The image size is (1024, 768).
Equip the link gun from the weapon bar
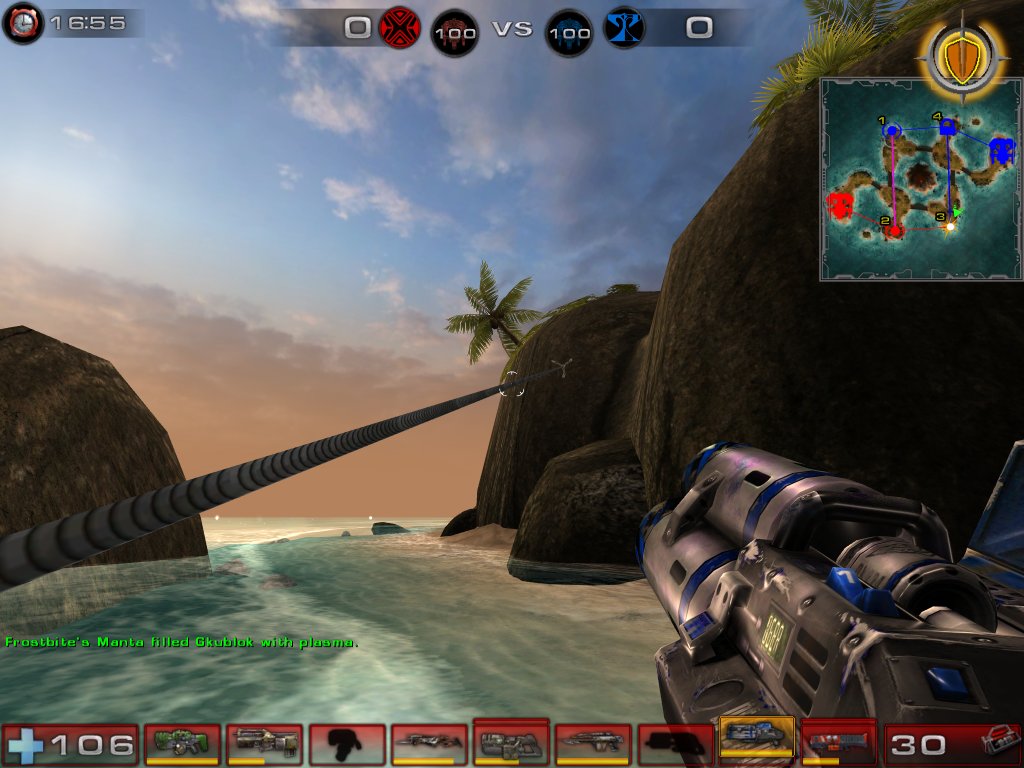click(511, 742)
